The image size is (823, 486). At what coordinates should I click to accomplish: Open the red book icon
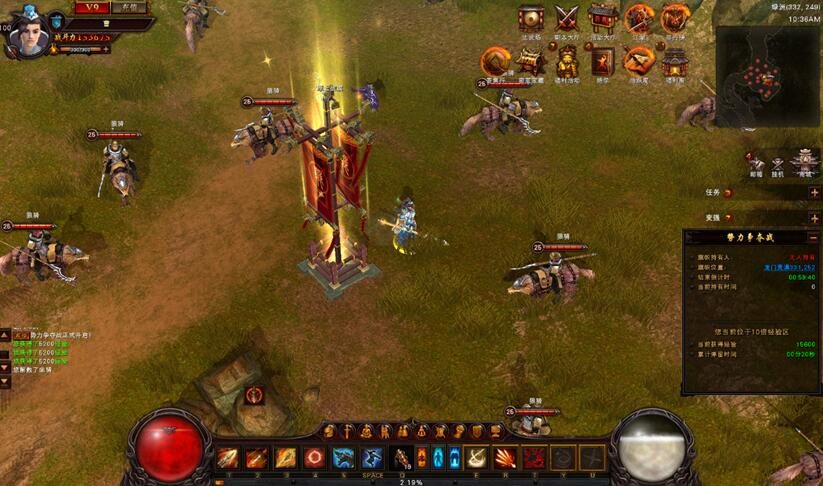point(602,61)
